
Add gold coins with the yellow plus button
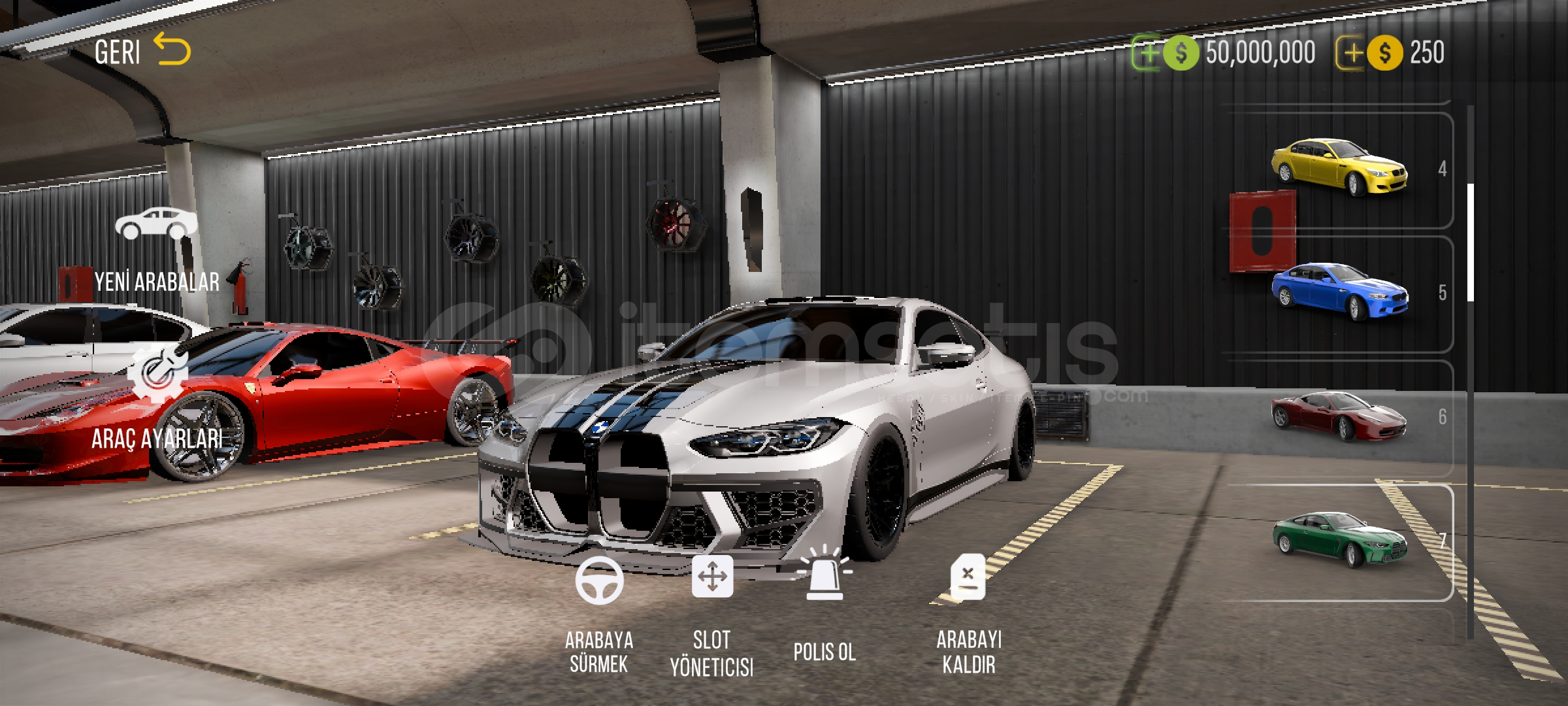tap(1350, 53)
